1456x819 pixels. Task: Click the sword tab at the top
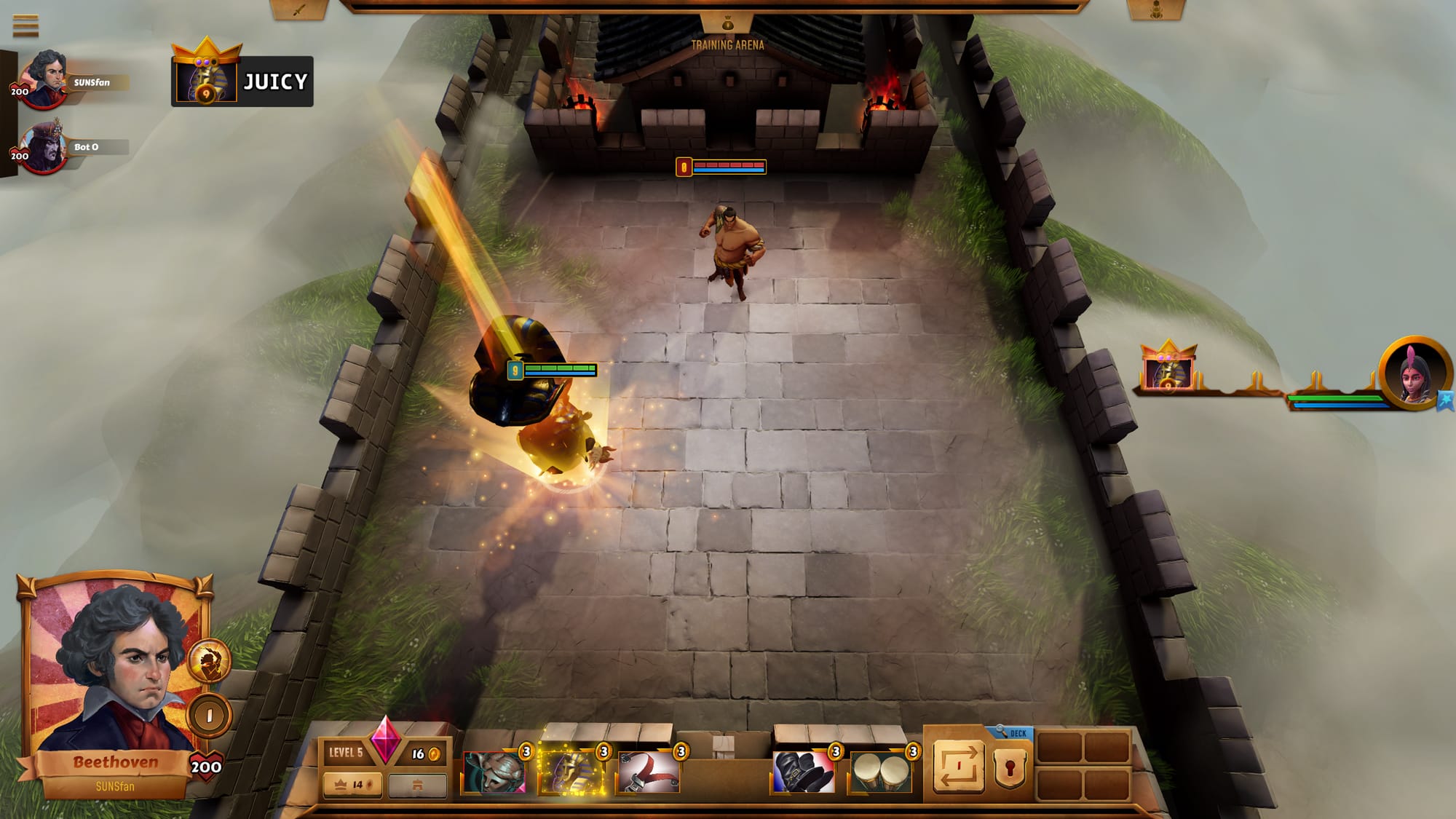coord(299,10)
